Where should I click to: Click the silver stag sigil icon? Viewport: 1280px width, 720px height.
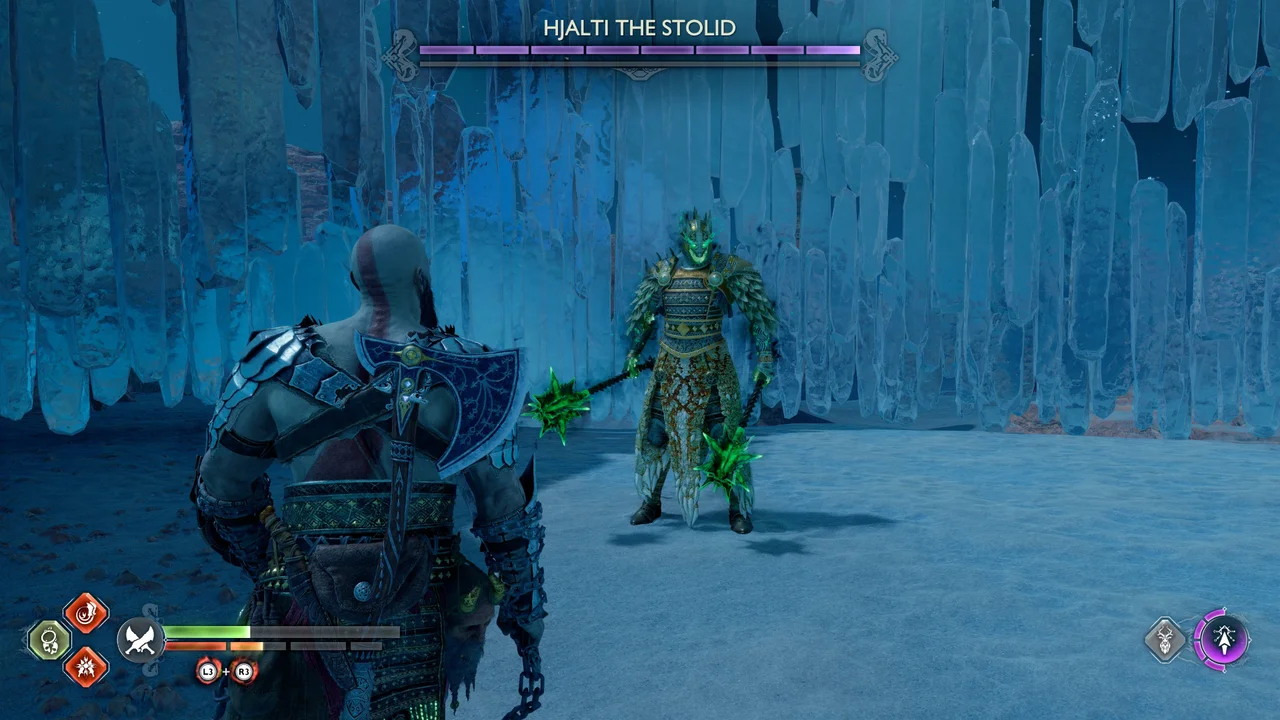(x=1165, y=639)
